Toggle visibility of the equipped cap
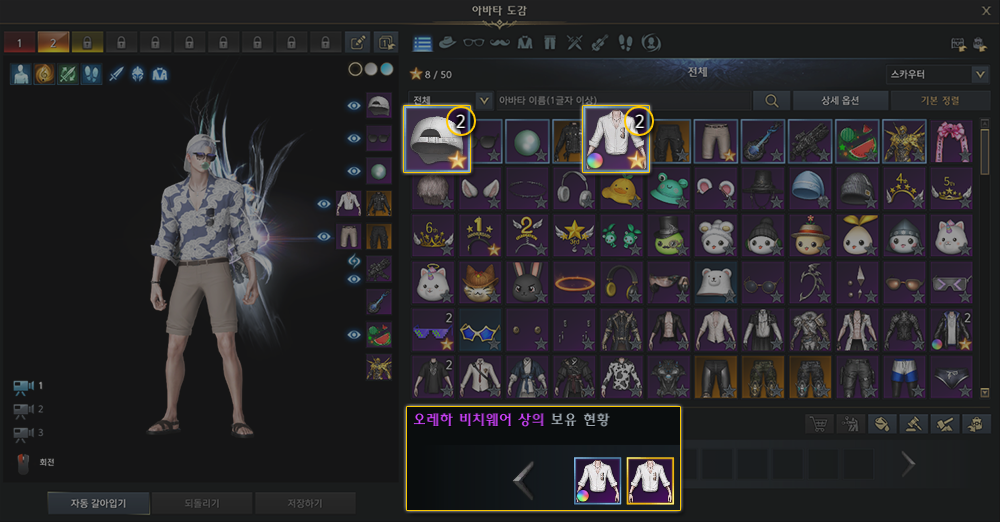The width and height of the screenshot is (1000, 522). coord(353,106)
